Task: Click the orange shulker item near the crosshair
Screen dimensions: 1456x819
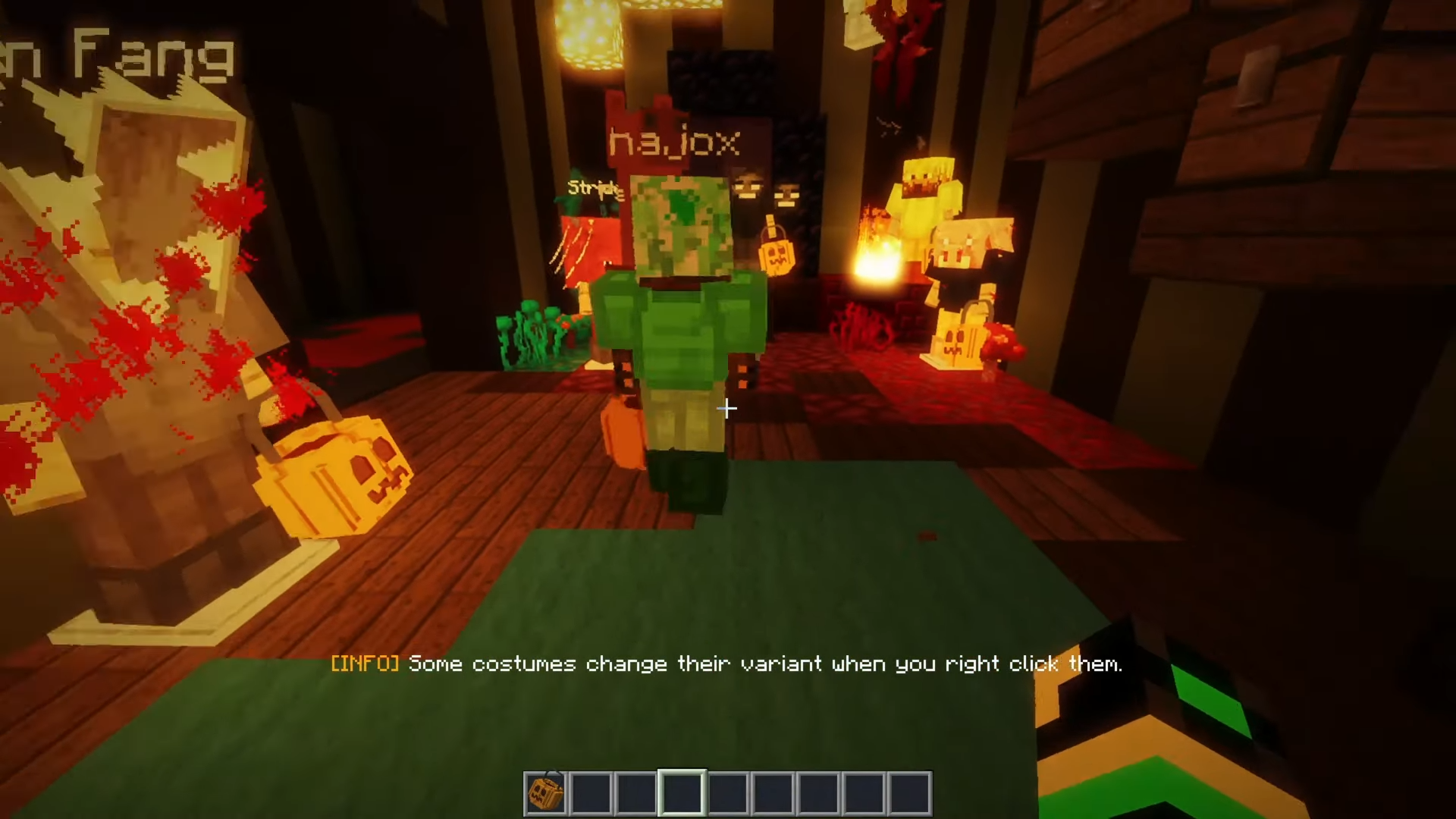Action: pyautogui.click(x=623, y=432)
